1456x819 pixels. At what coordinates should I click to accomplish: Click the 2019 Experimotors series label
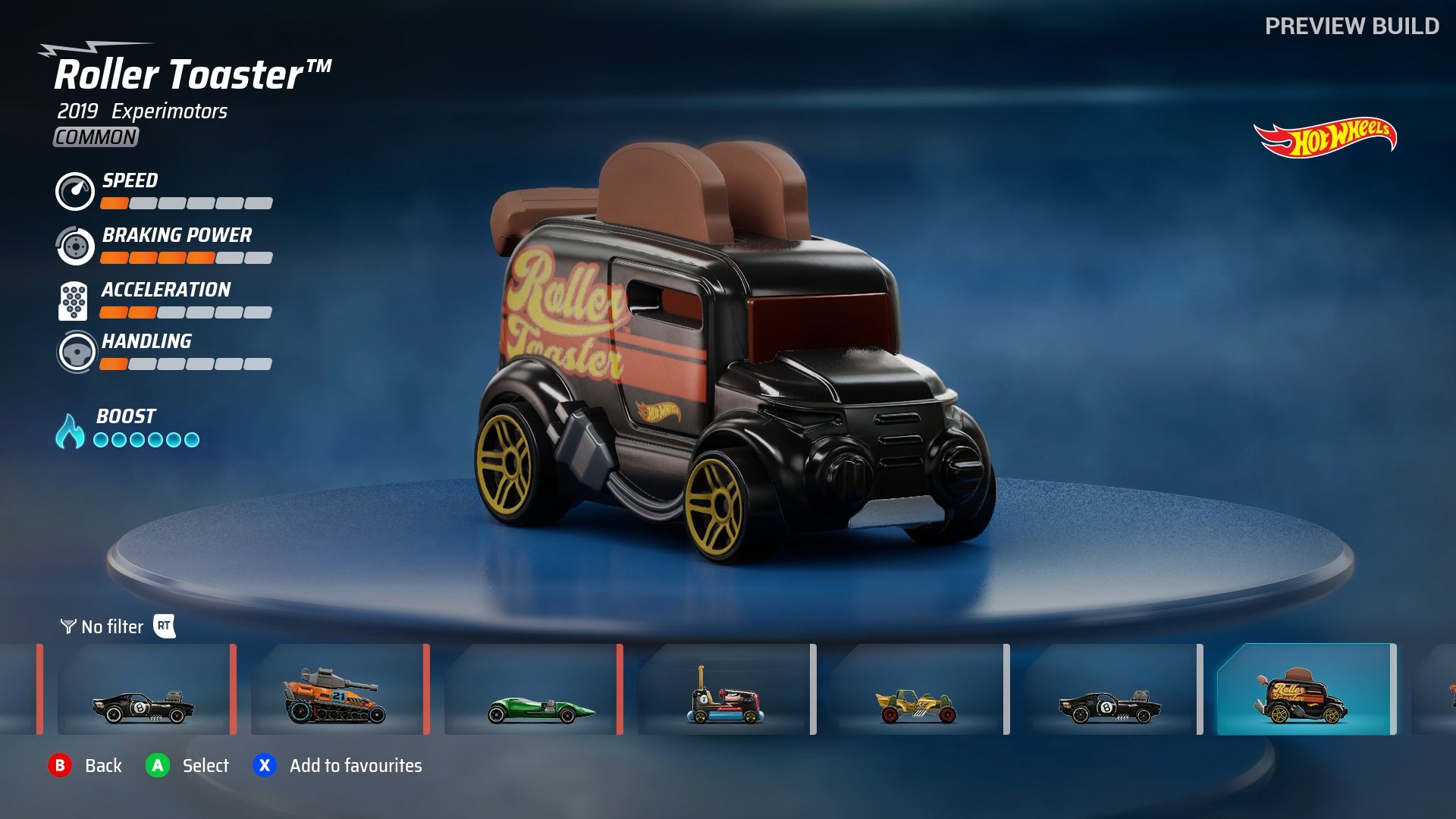click(142, 111)
